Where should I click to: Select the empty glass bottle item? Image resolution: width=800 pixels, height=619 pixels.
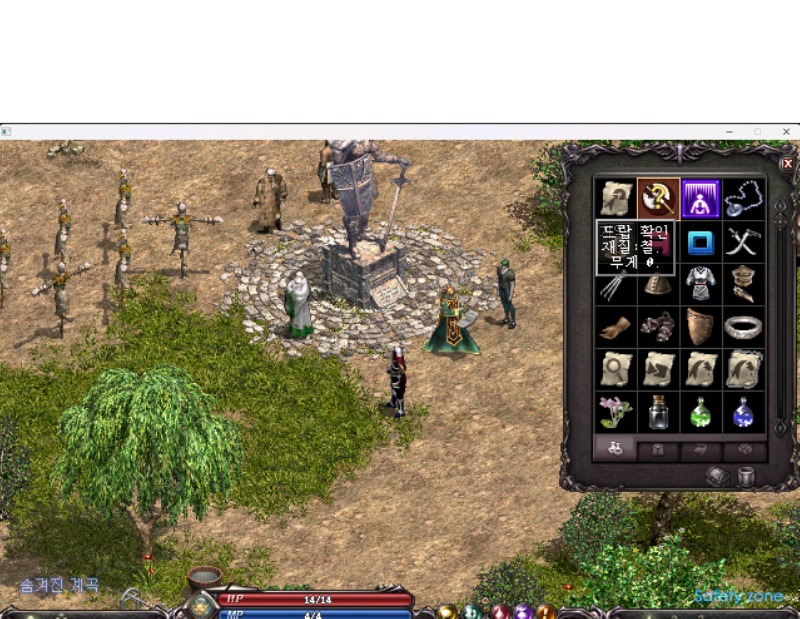(658, 412)
